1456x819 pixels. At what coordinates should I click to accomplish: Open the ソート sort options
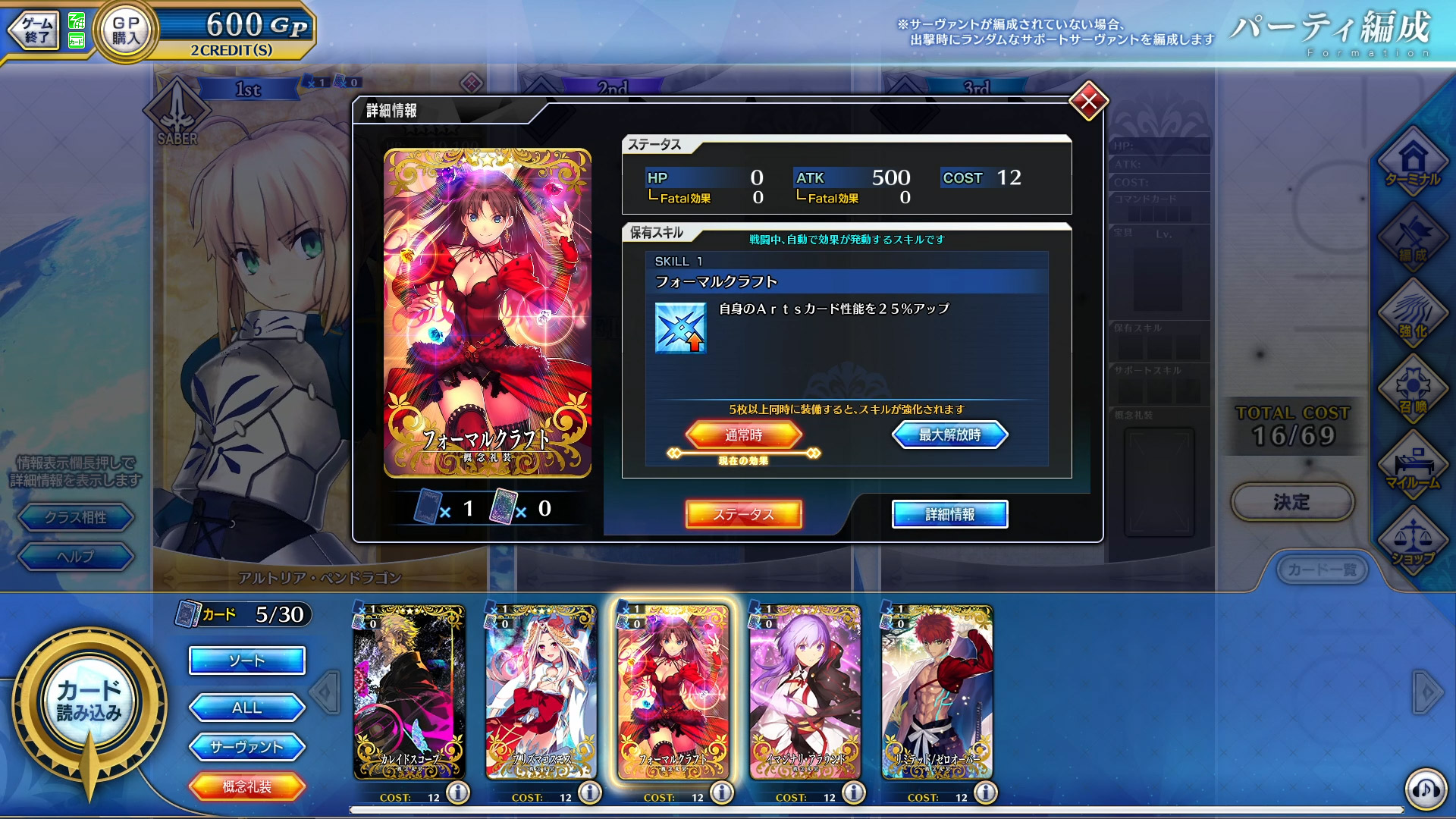point(246,661)
